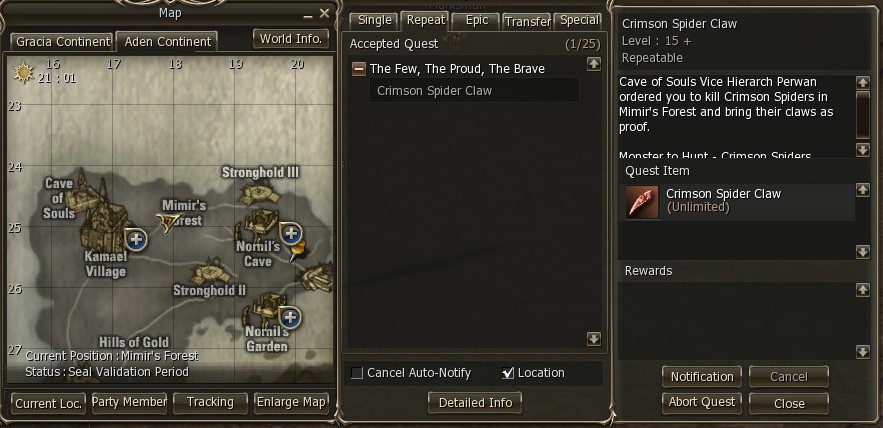Switch to the Gracia Continent tab
The image size is (883, 428).
point(61,41)
